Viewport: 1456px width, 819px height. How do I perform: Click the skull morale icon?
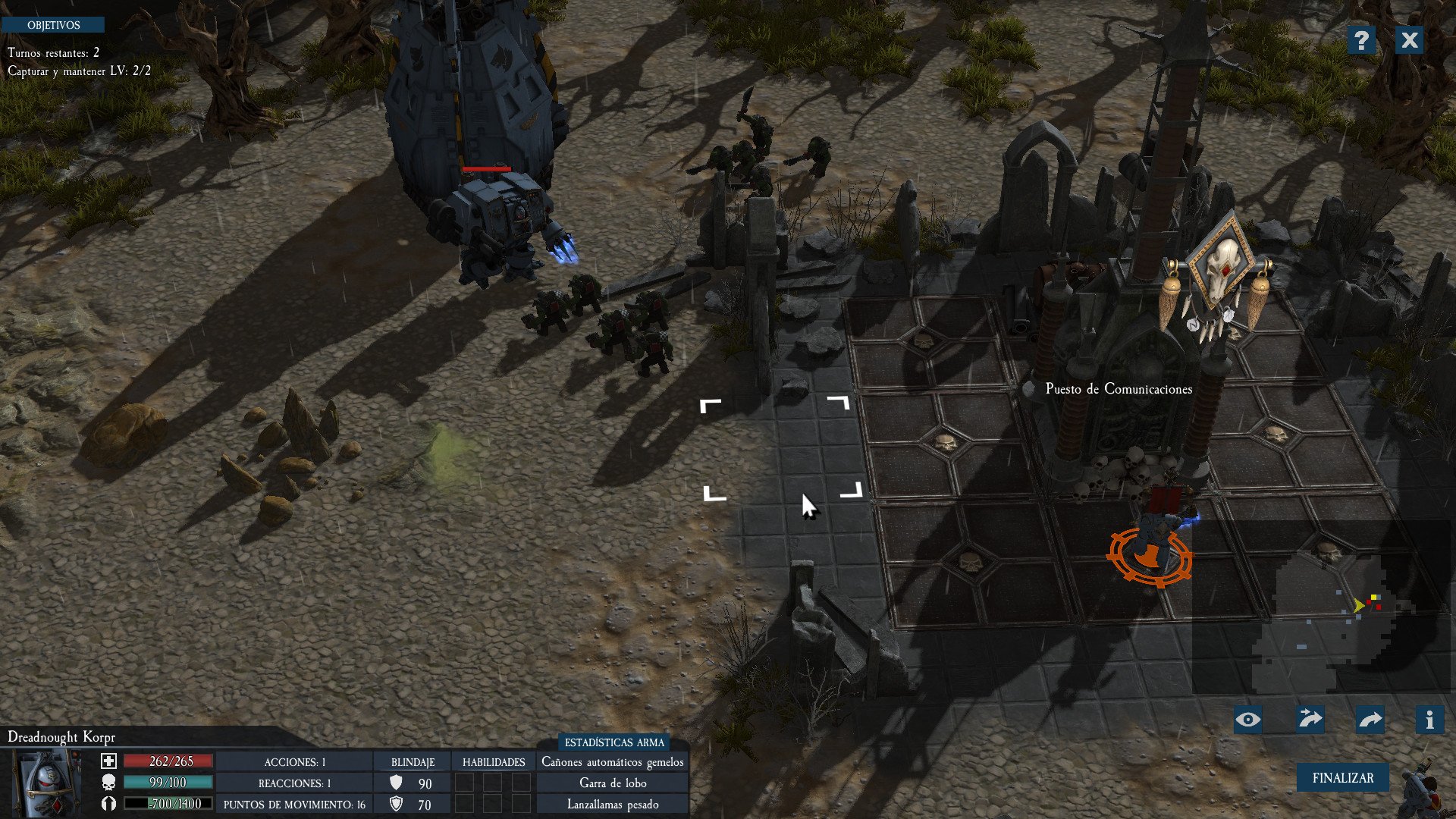click(x=108, y=783)
